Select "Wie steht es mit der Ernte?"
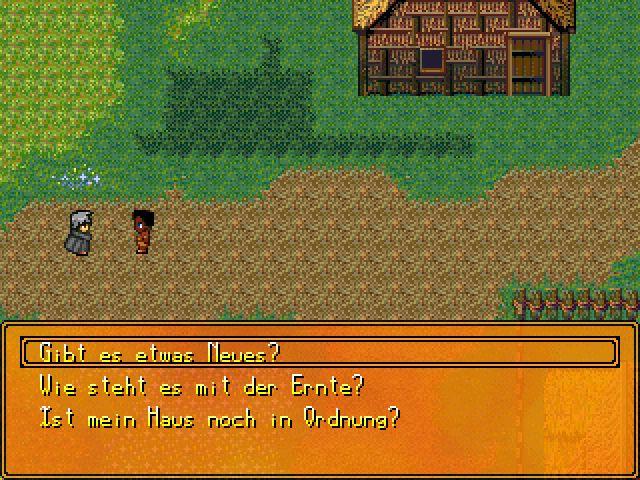This screenshot has width=640, height=480. [201, 385]
